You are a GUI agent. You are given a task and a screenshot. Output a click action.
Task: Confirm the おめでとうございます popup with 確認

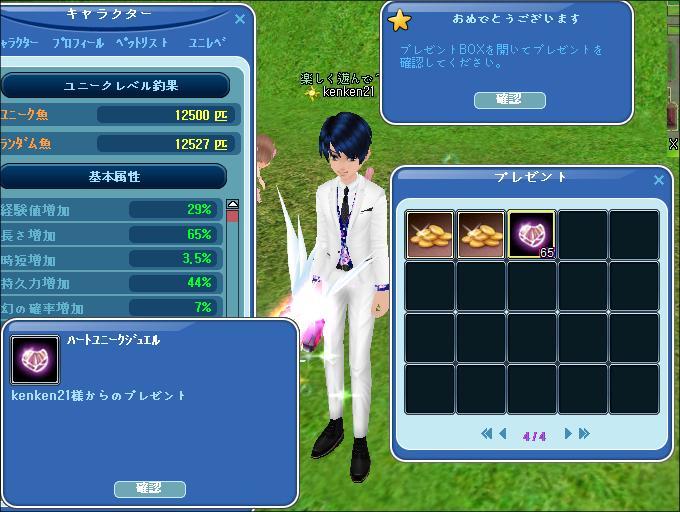(509, 100)
